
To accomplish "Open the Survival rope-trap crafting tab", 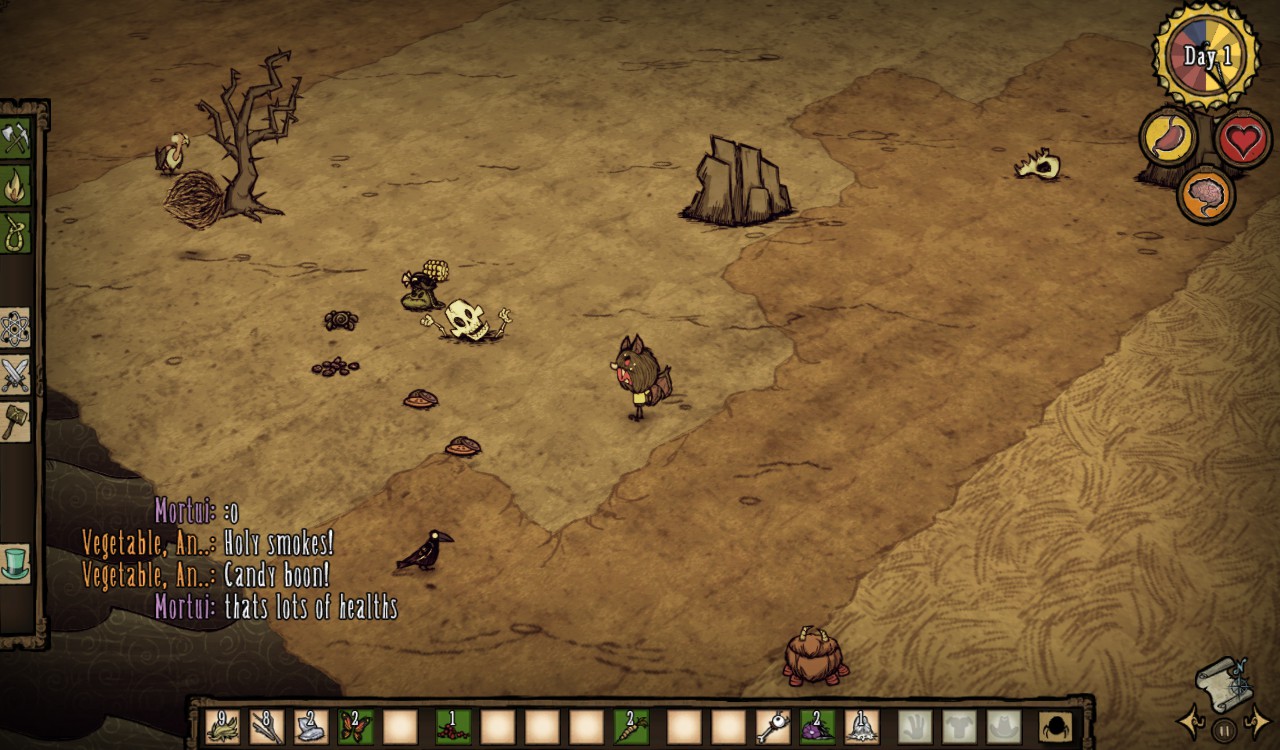I will [16, 232].
